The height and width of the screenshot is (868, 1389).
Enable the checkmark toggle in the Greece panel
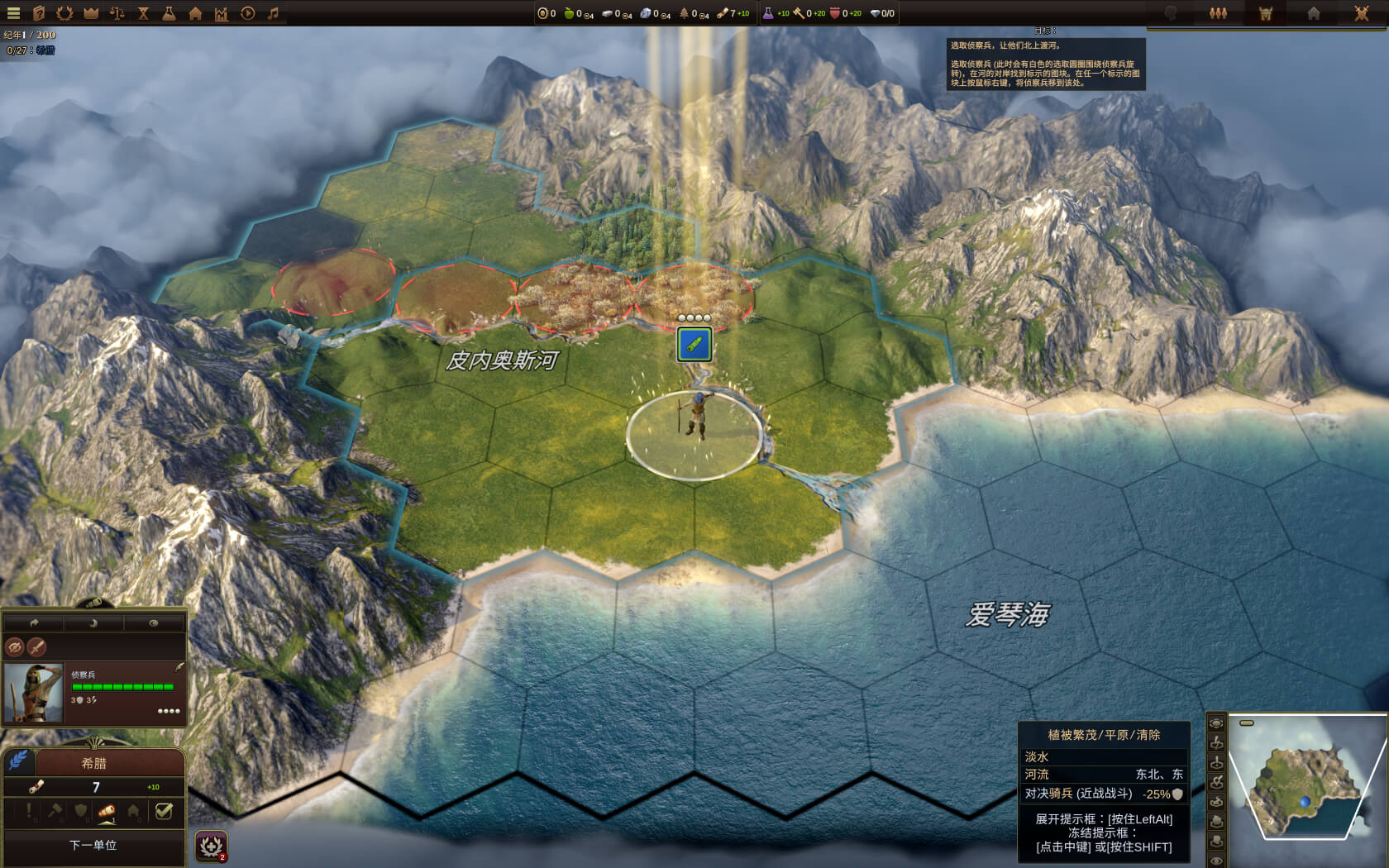coord(164,811)
